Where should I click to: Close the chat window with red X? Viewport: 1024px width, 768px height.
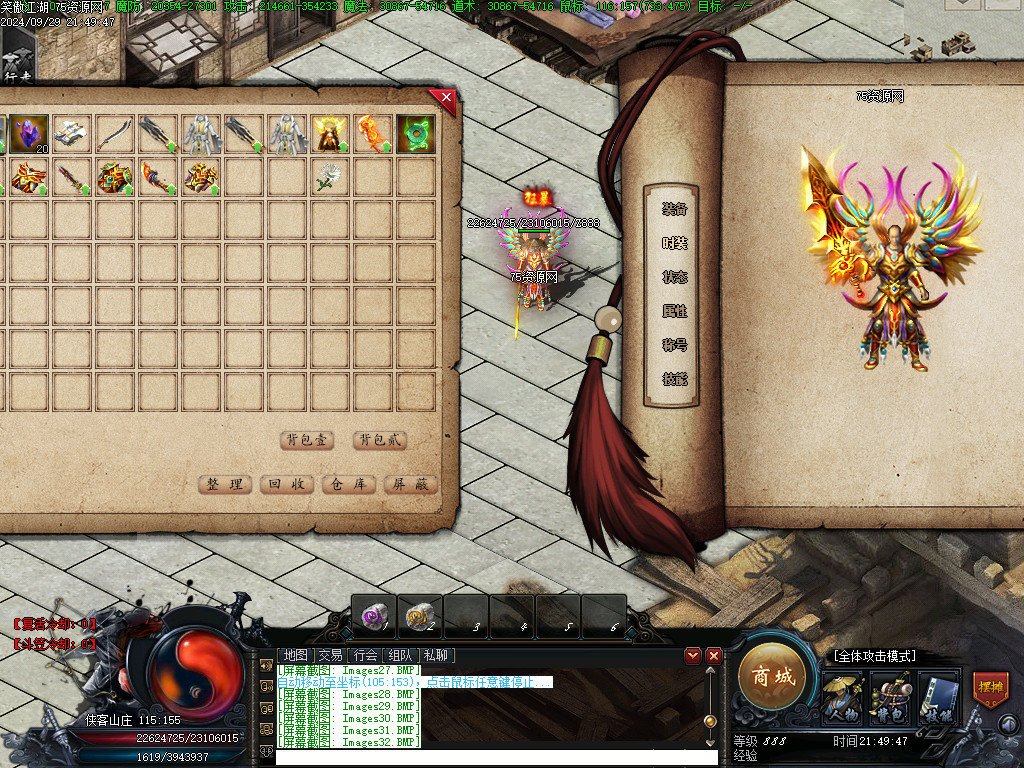pos(713,655)
